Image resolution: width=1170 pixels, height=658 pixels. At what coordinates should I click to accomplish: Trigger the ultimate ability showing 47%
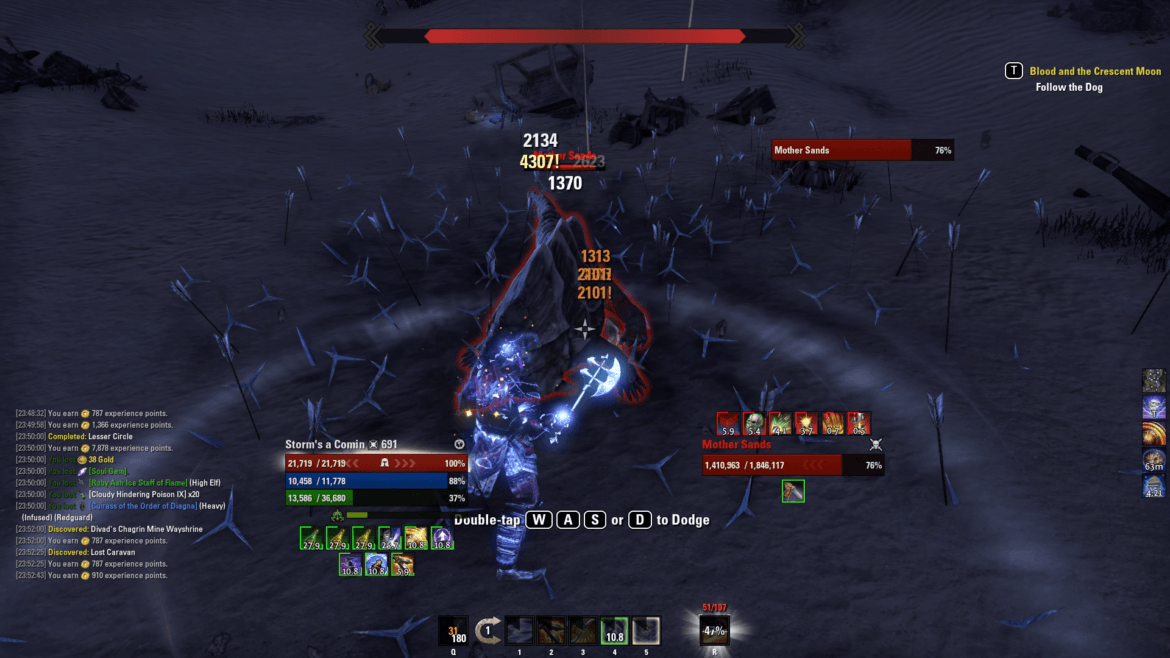pos(714,631)
